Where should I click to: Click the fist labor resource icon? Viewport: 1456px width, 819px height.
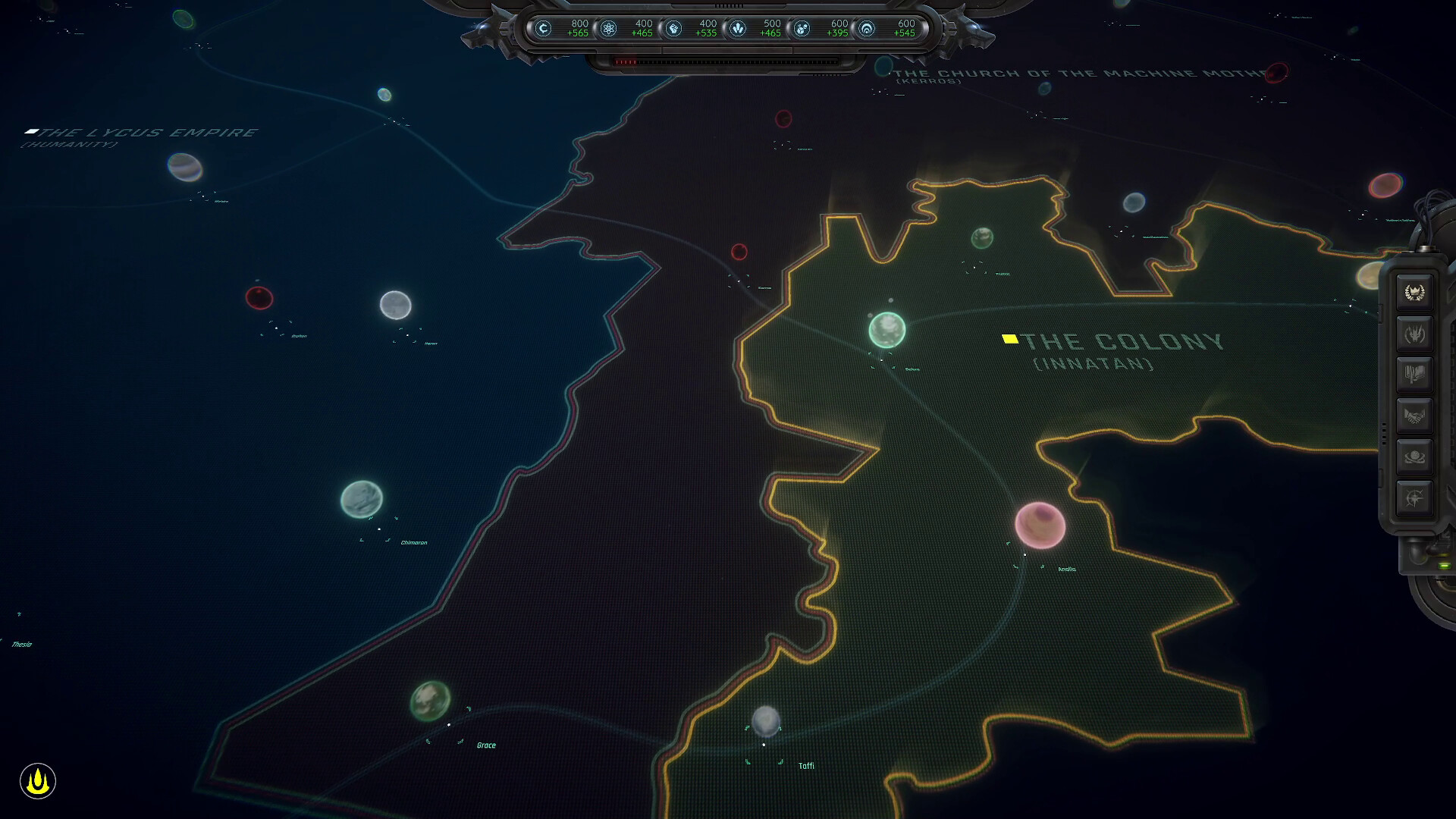click(674, 29)
